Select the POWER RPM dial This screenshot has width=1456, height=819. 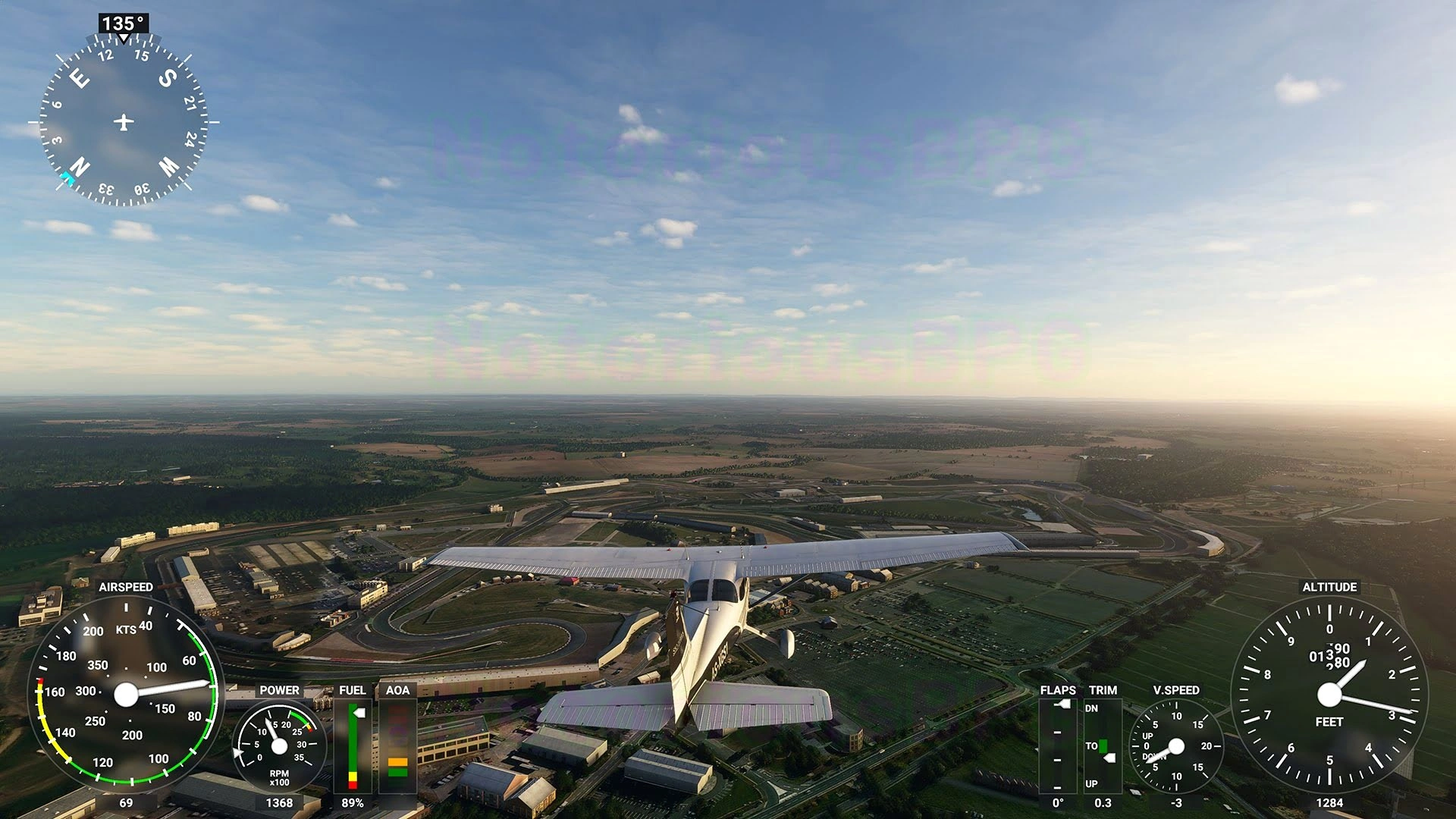279,746
